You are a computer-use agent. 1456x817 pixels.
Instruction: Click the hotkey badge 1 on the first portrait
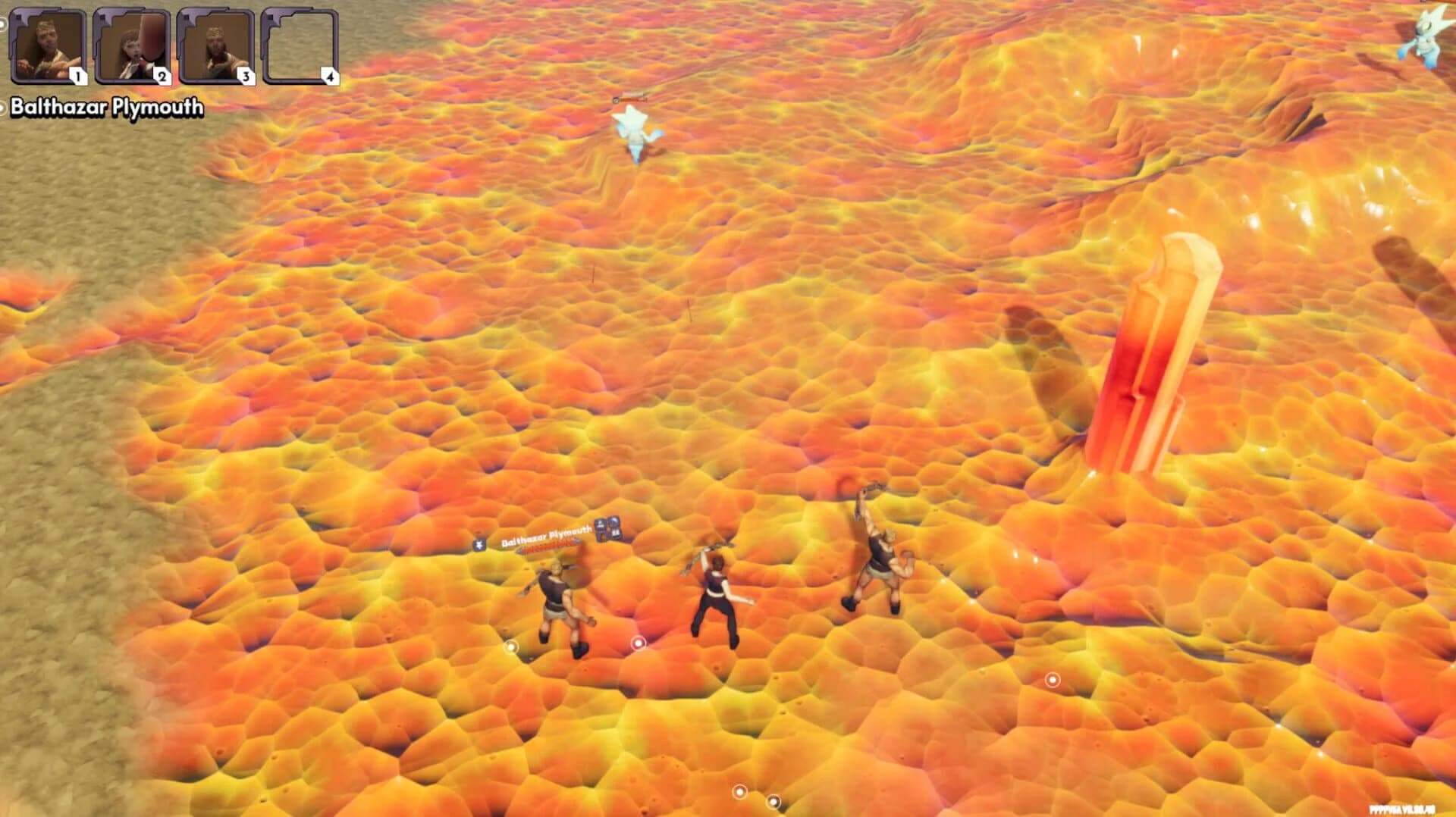[x=78, y=75]
